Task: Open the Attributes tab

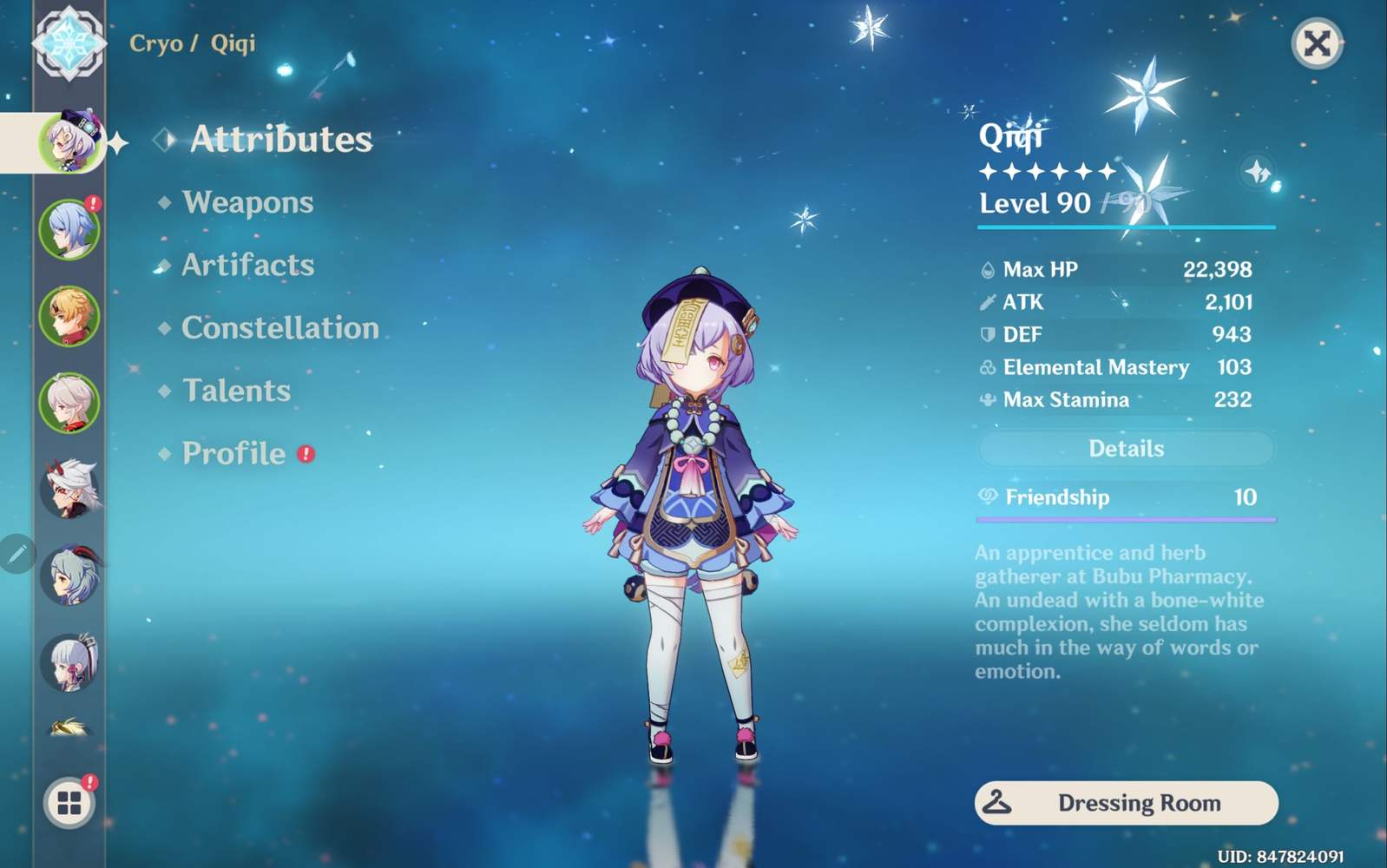Action: (x=280, y=140)
